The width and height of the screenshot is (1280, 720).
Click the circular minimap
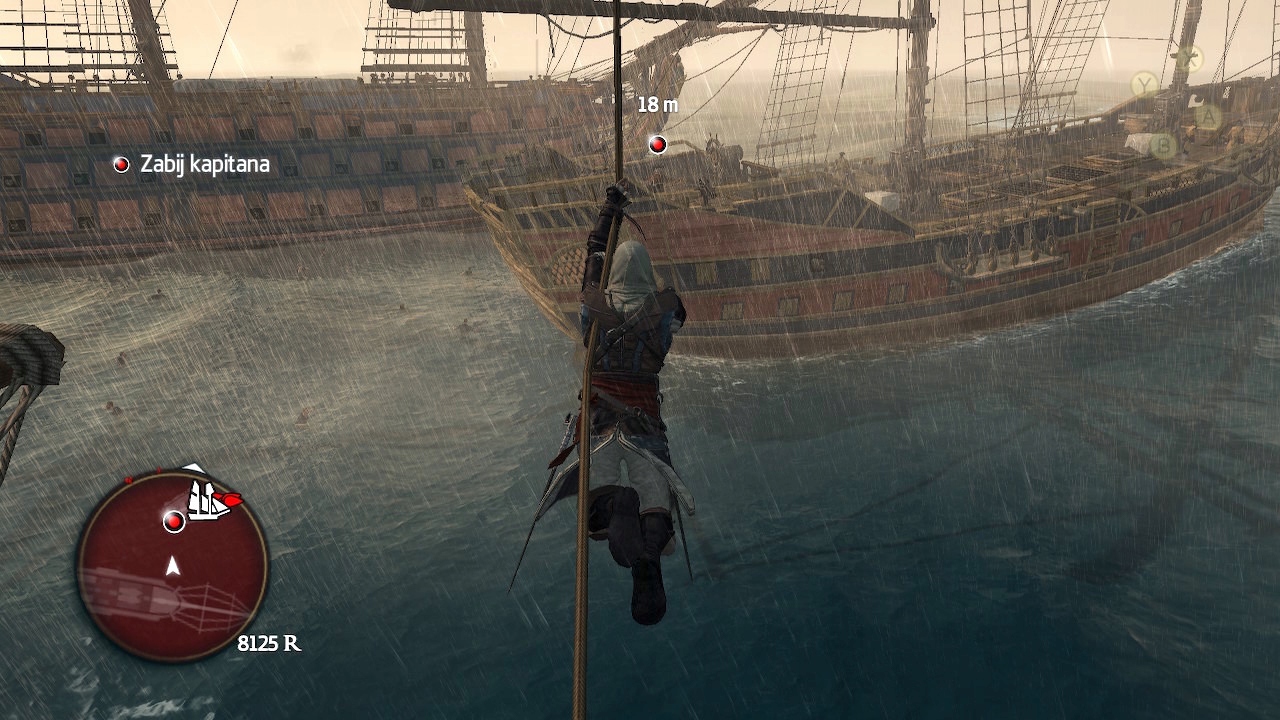(x=172, y=567)
